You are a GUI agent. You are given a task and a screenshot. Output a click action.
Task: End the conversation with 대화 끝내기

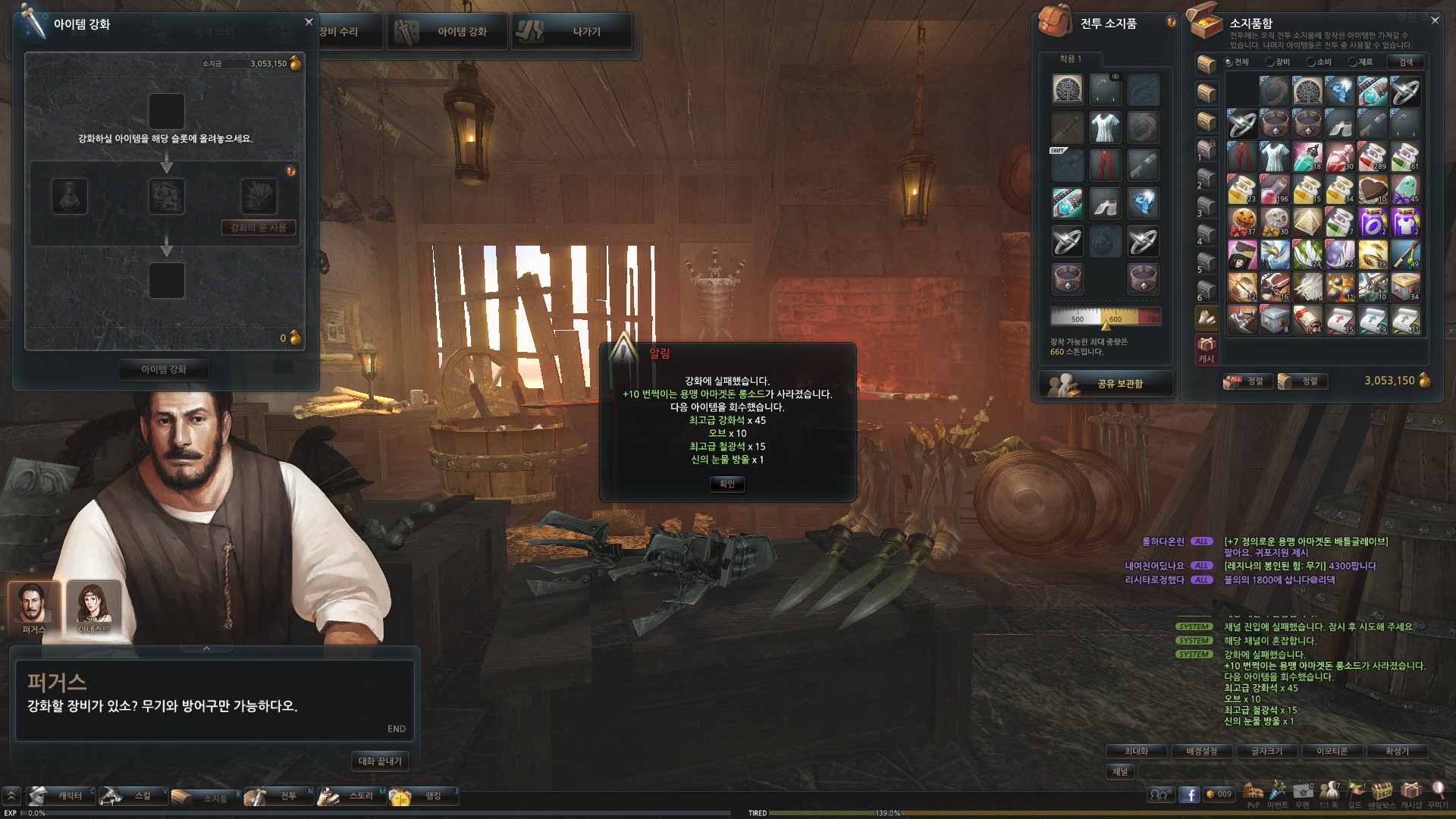(380, 761)
